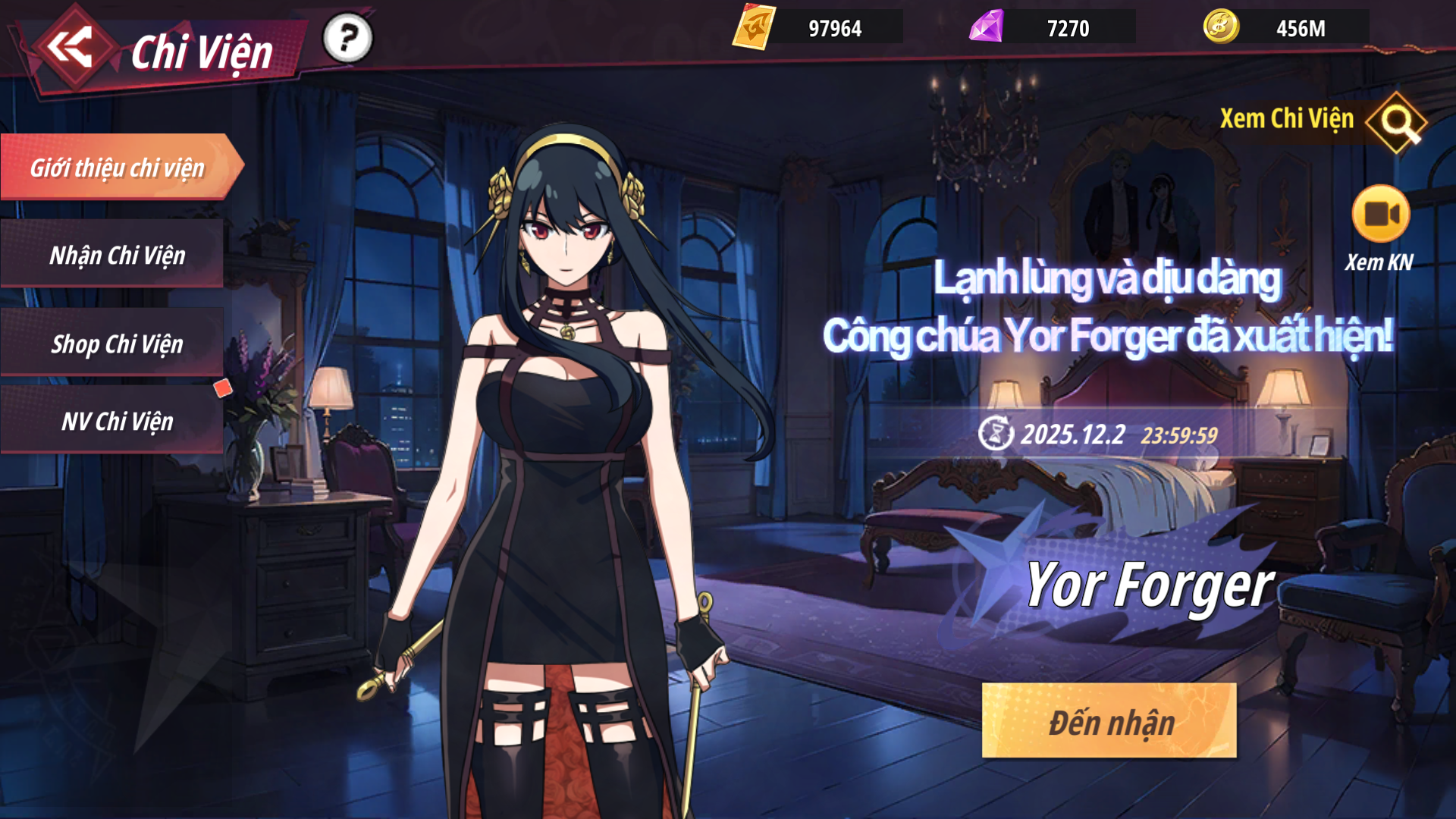Tap the purple gem currency icon
Image resolution: width=1456 pixels, height=819 pixels.
click(987, 28)
